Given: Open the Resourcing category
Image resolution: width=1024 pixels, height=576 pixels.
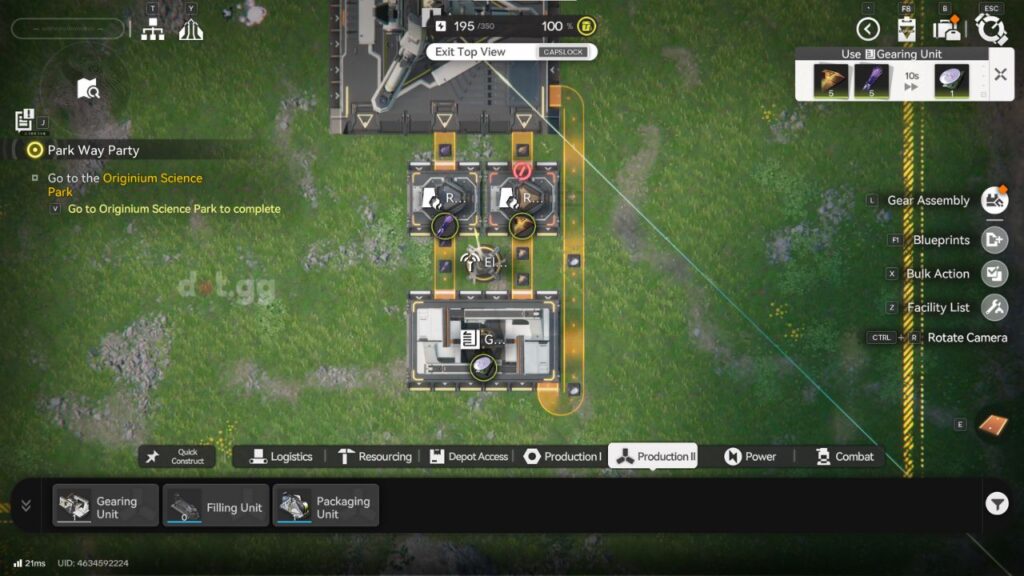Looking at the screenshot, I should (x=374, y=457).
